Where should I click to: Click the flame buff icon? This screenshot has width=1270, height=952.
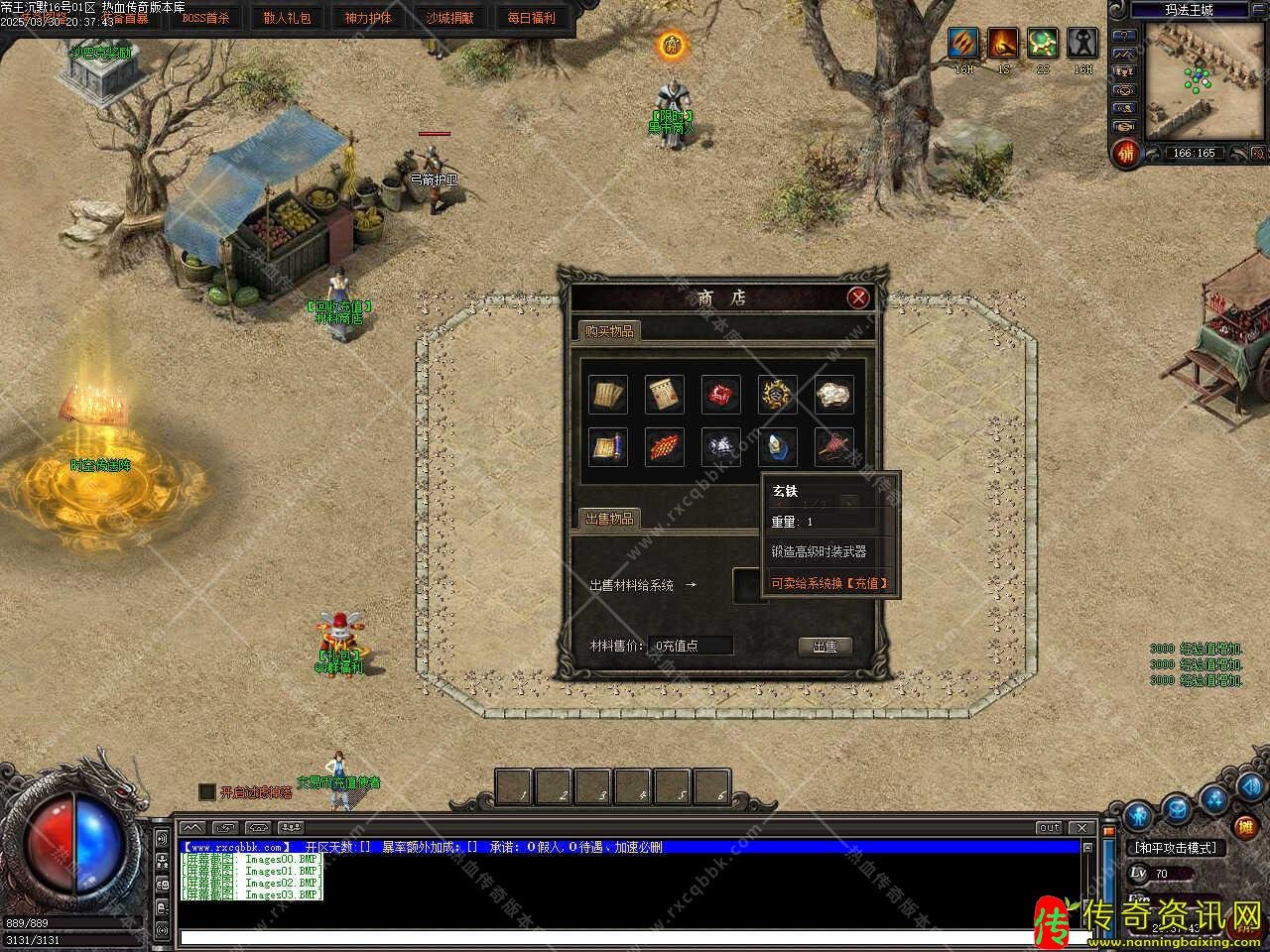click(1003, 43)
